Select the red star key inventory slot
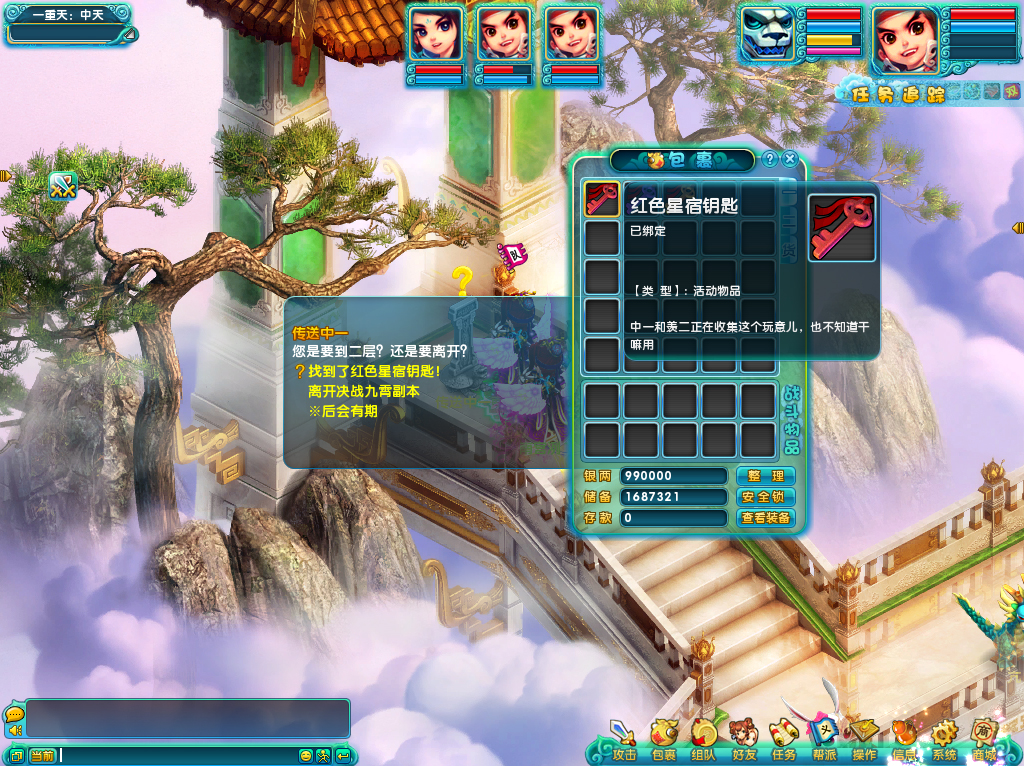The height and width of the screenshot is (766, 1024). (x=602, y=199)
